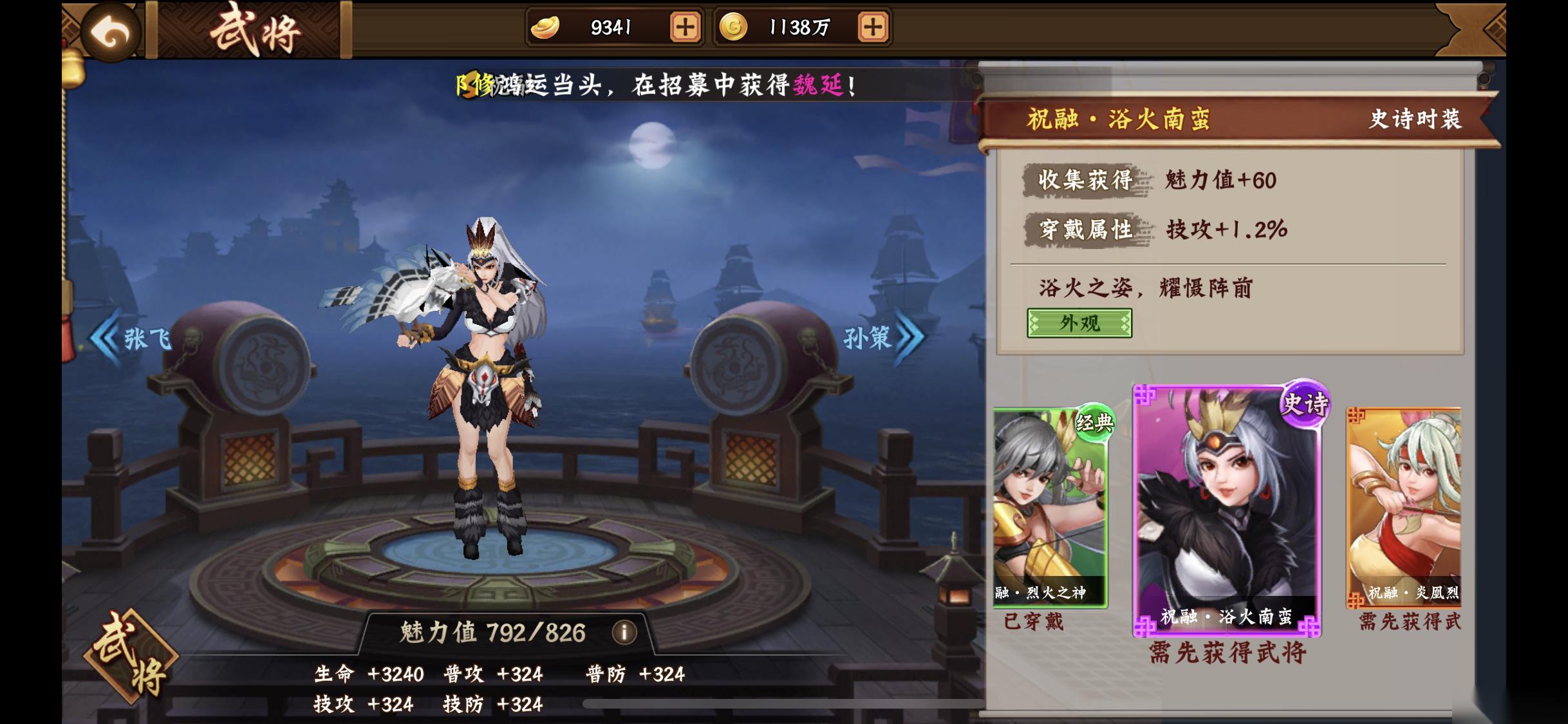The width and height of the screenshot is (1568, 724).
Task: Add more coins with the plus button
Action: coord(872,27)
